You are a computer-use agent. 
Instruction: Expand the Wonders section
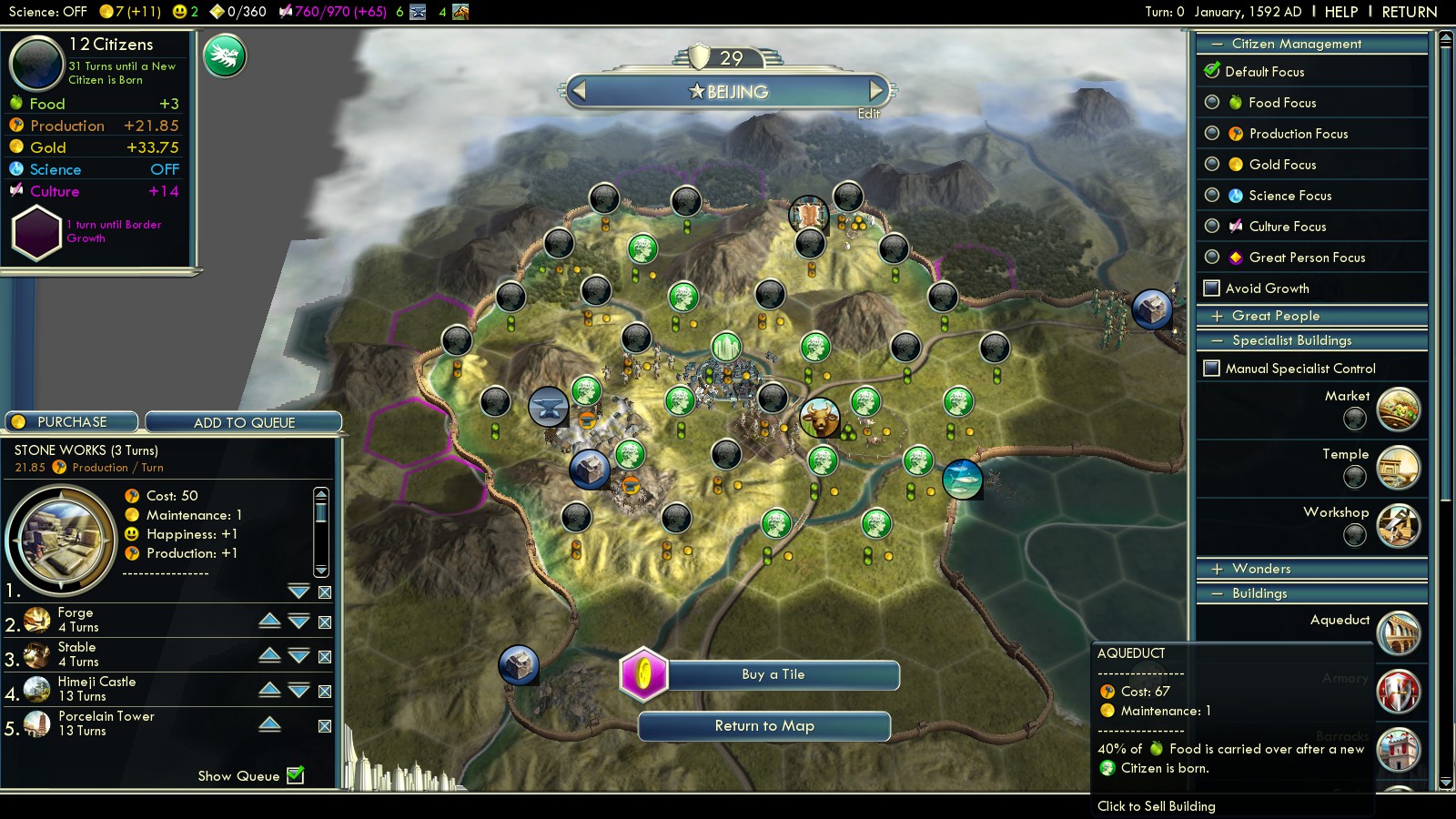[1218, 569]
